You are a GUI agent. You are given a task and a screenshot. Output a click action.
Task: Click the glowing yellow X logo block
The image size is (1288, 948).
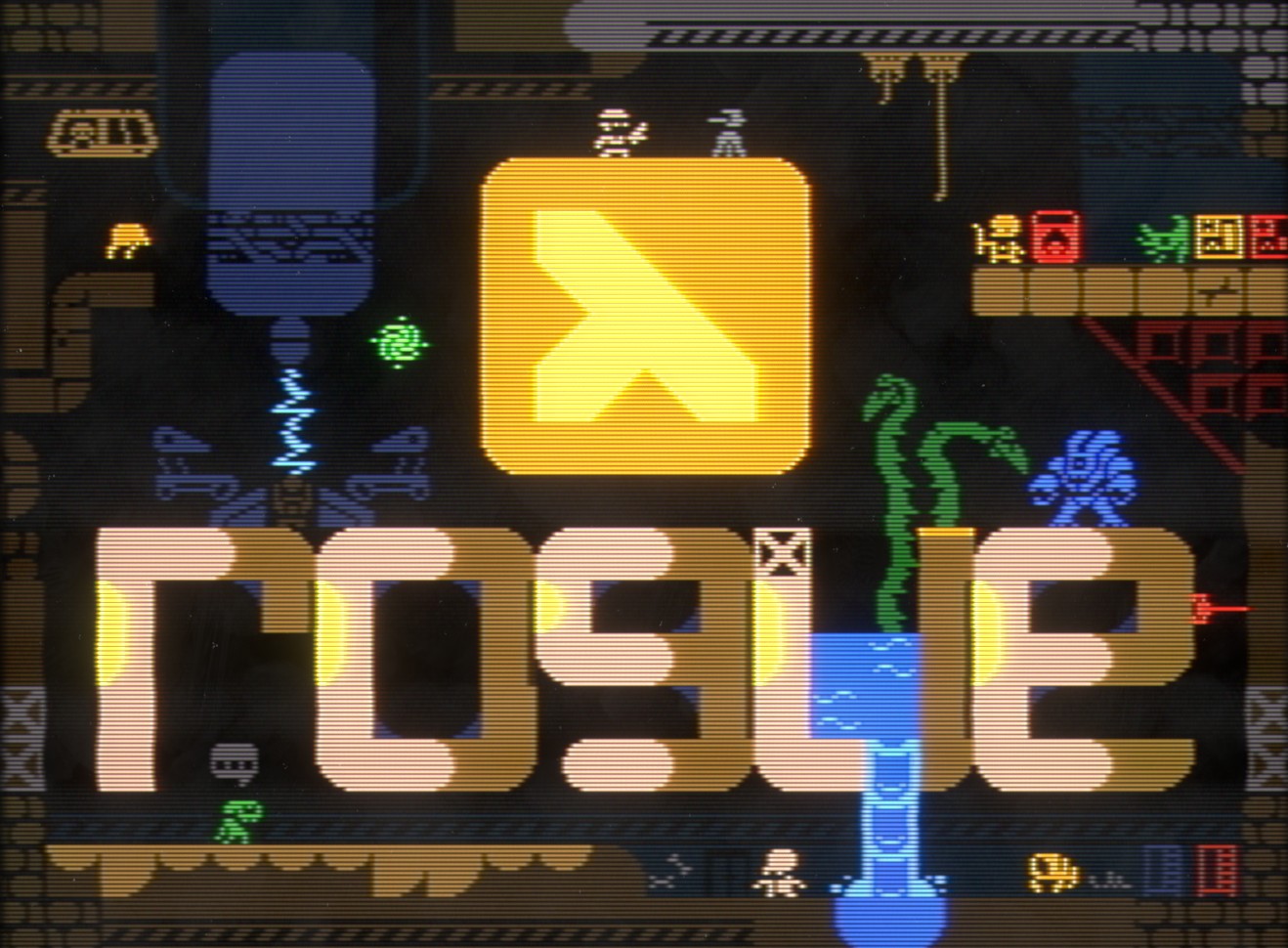pos(645,313)
